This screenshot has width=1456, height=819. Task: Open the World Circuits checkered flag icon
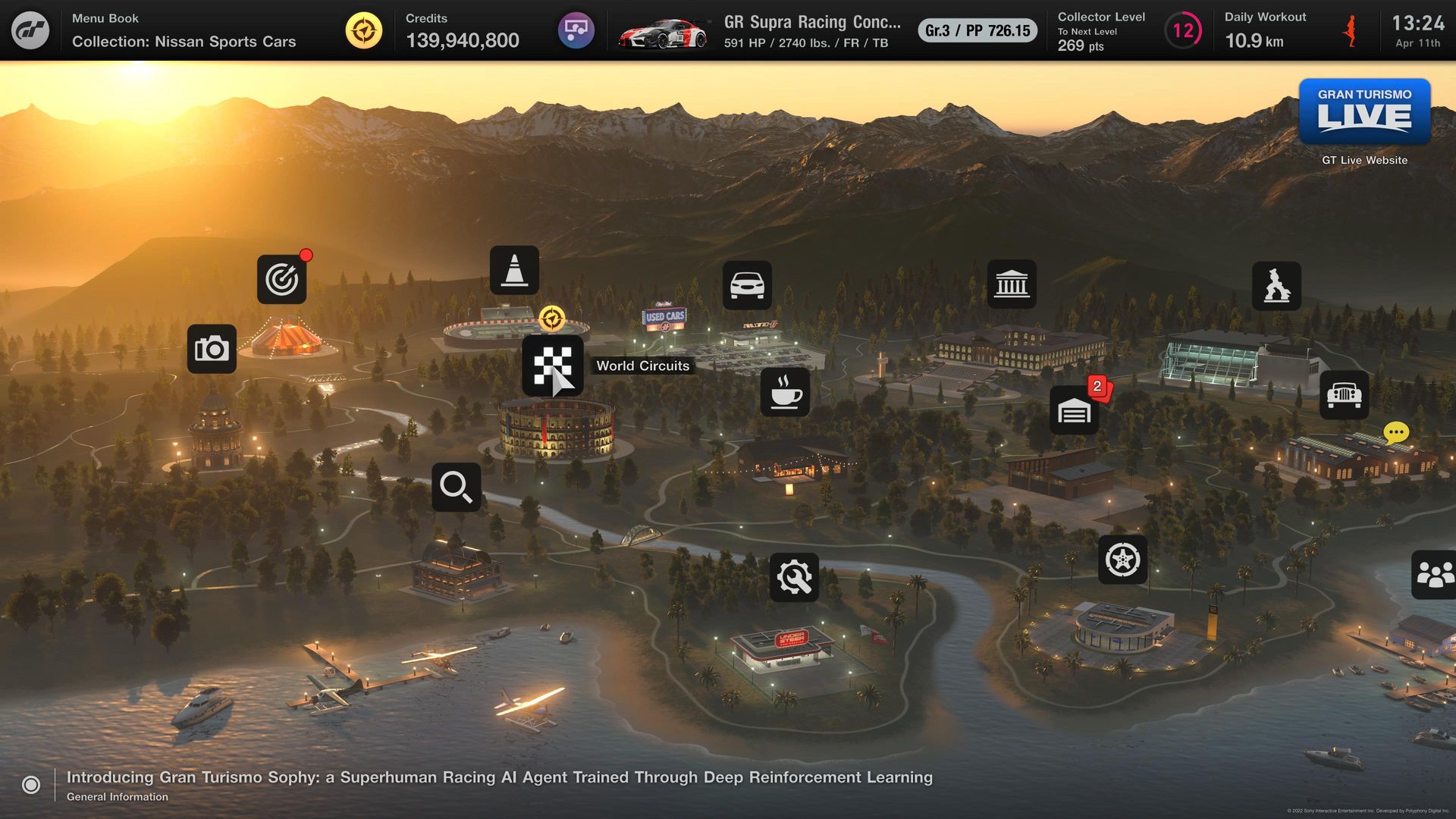point(552,366)
